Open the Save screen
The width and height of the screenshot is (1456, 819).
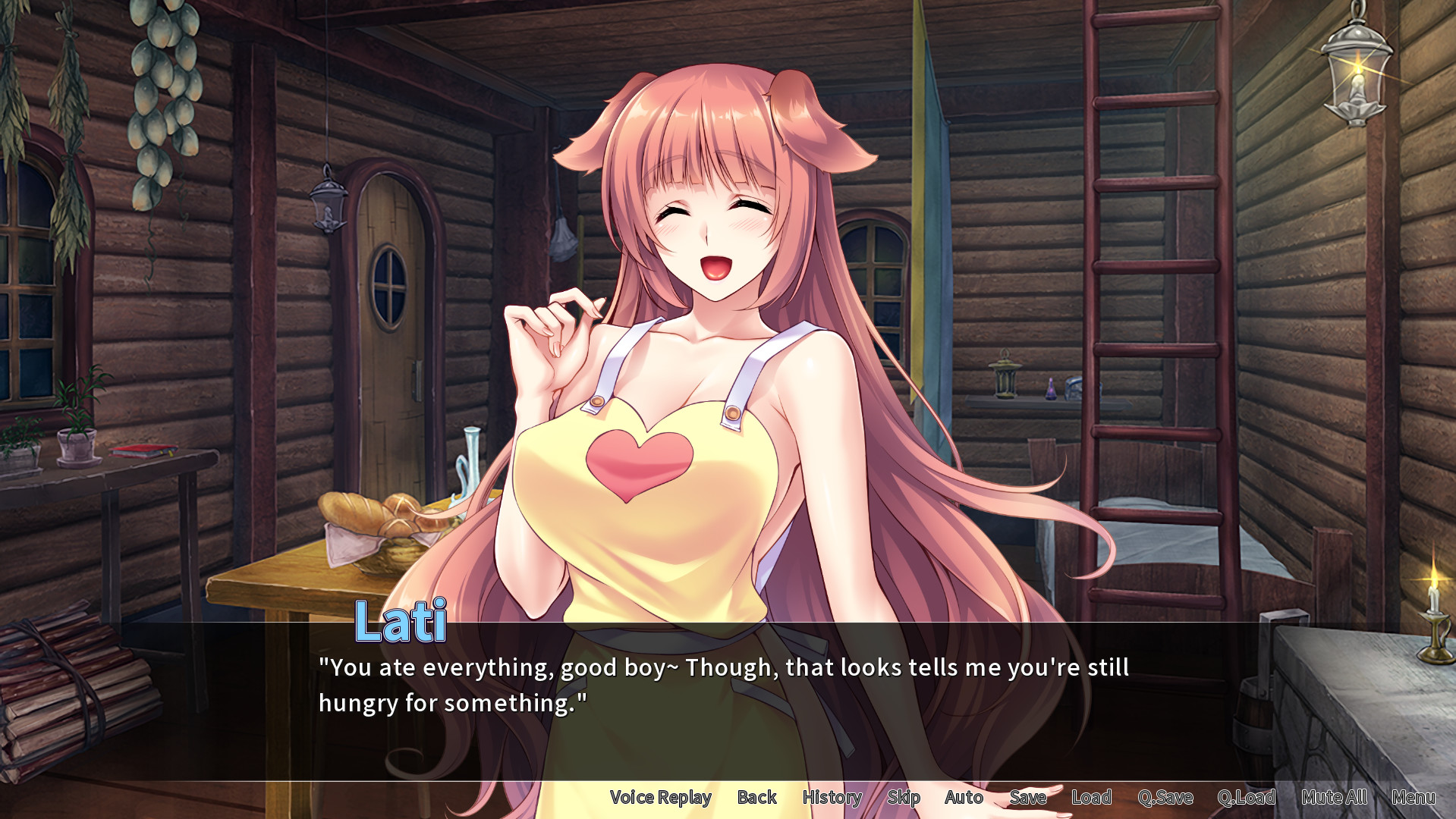pyautogui.click(x=1027, y=797)
